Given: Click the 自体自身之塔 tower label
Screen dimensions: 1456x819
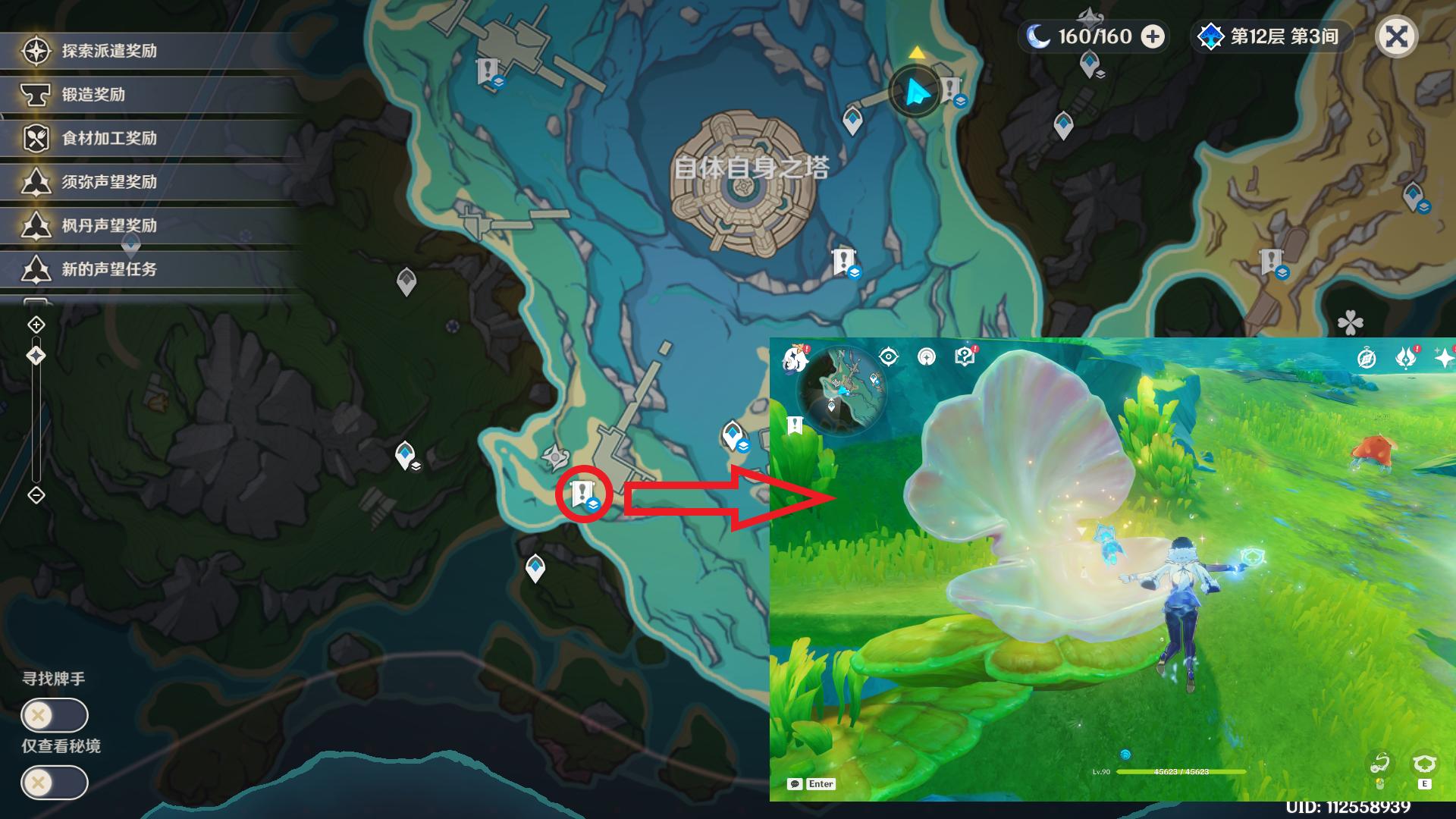Looking at the screenshot, I should point(751,168).
